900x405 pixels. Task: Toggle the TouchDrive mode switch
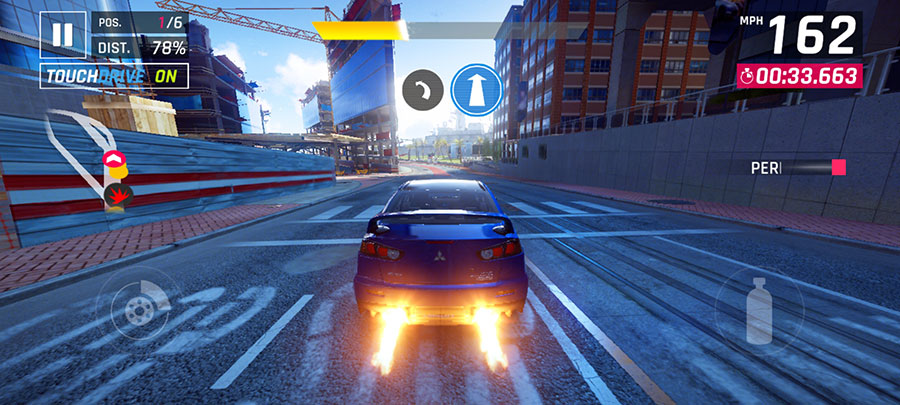100,76
